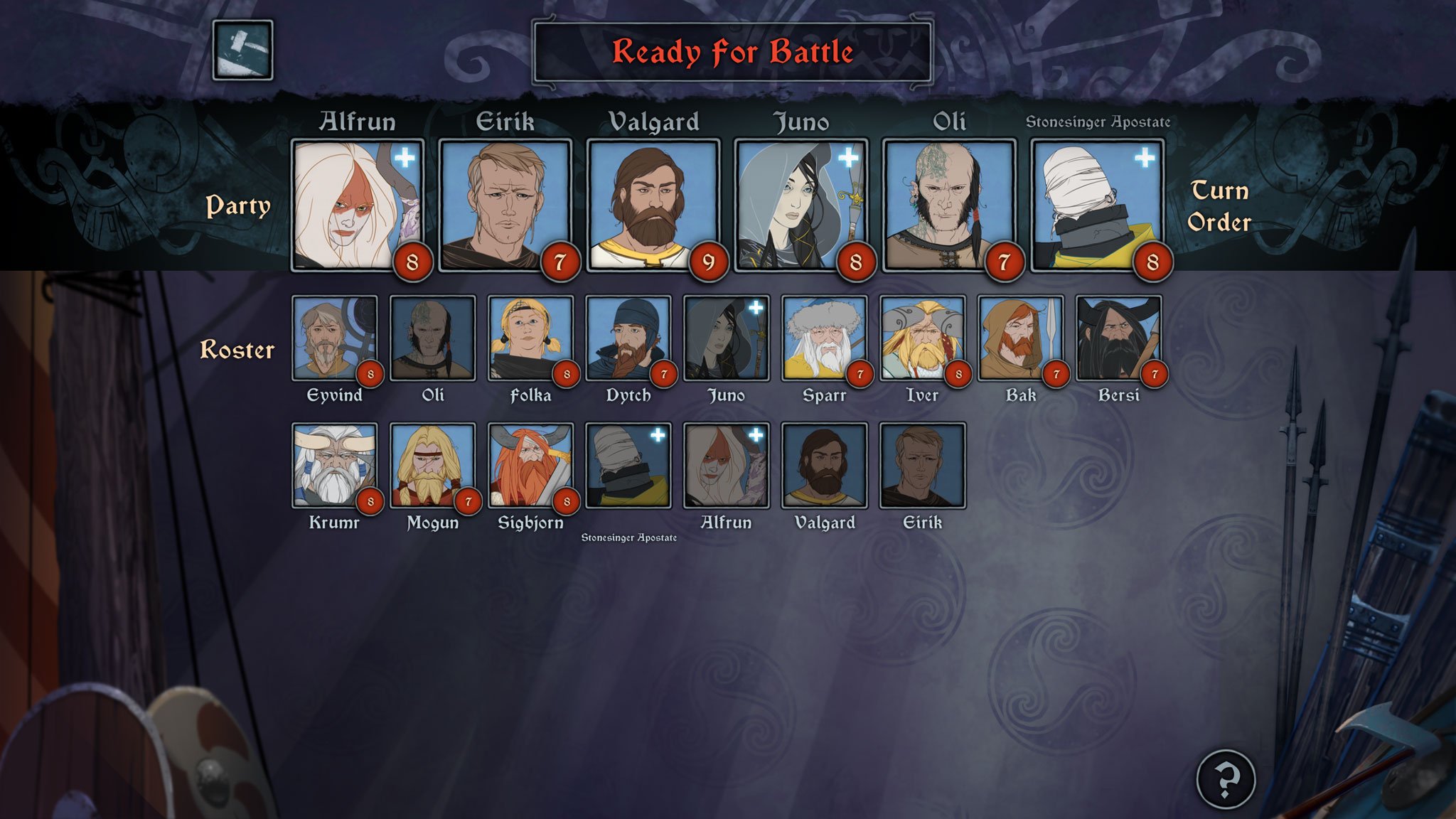Click the war hammer icon top-left
1456x819 pixels.
pos(244,50)
